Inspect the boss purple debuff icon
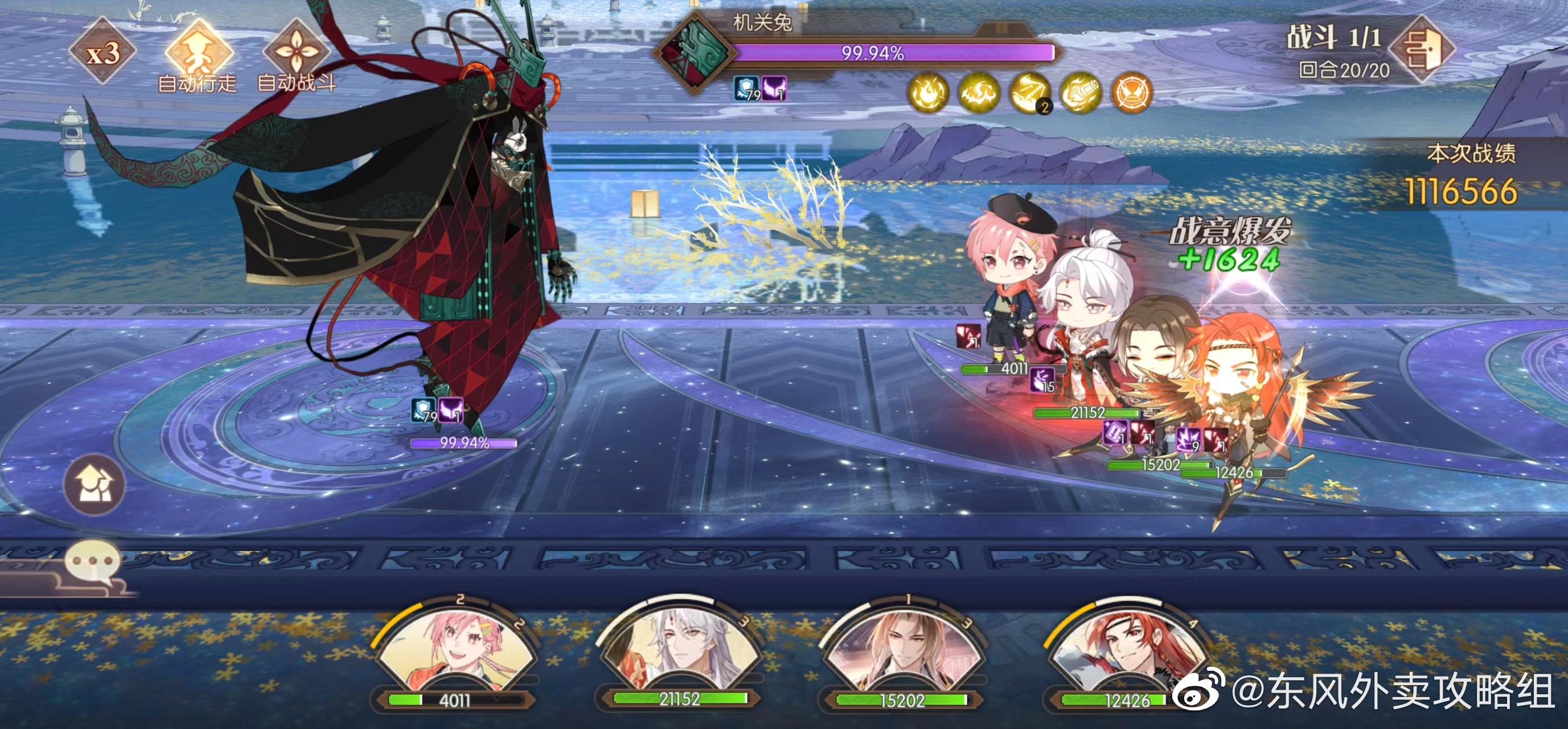The width and height of the screenshot is (1568, 729). coord(774,89)
